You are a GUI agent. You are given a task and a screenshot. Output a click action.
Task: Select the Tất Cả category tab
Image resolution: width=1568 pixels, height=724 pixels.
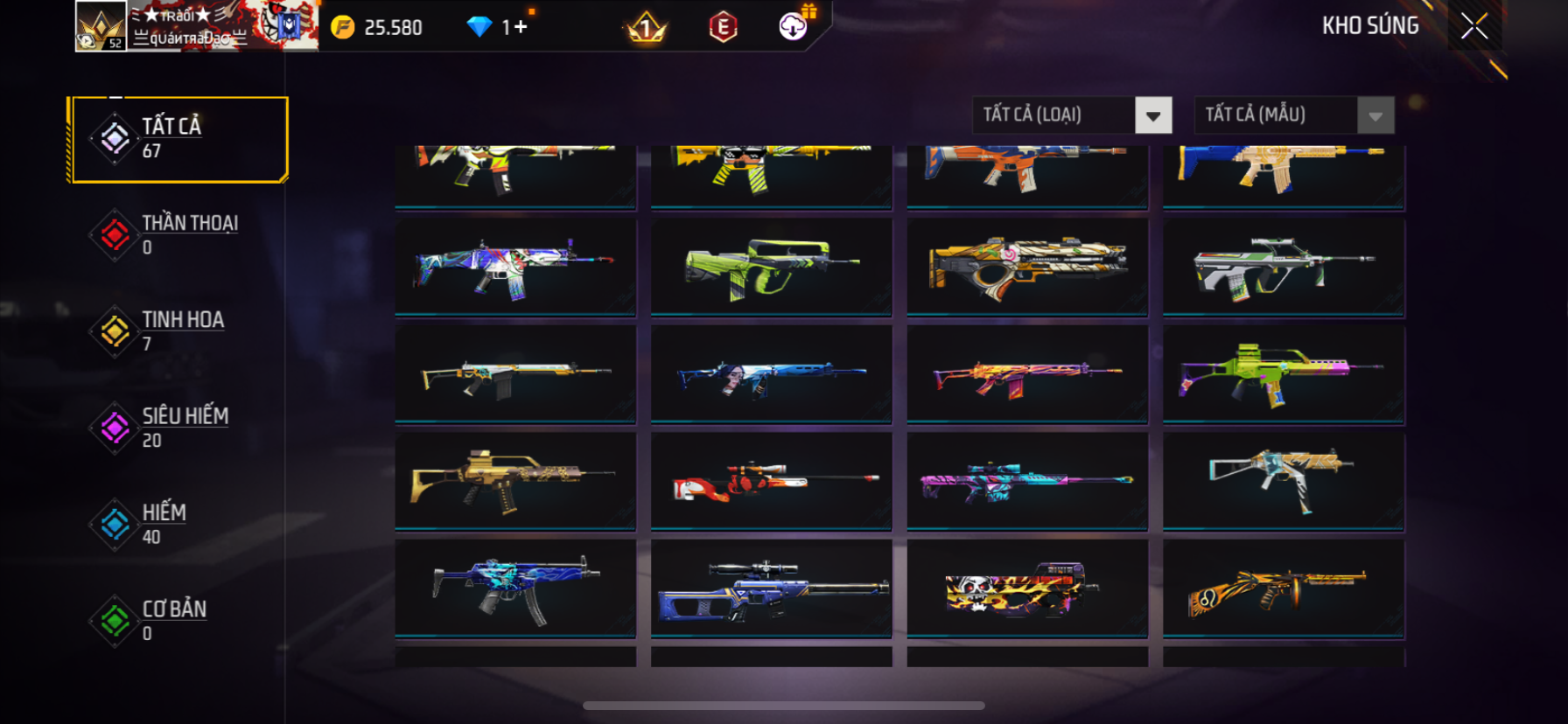click(x=179, y=139)
